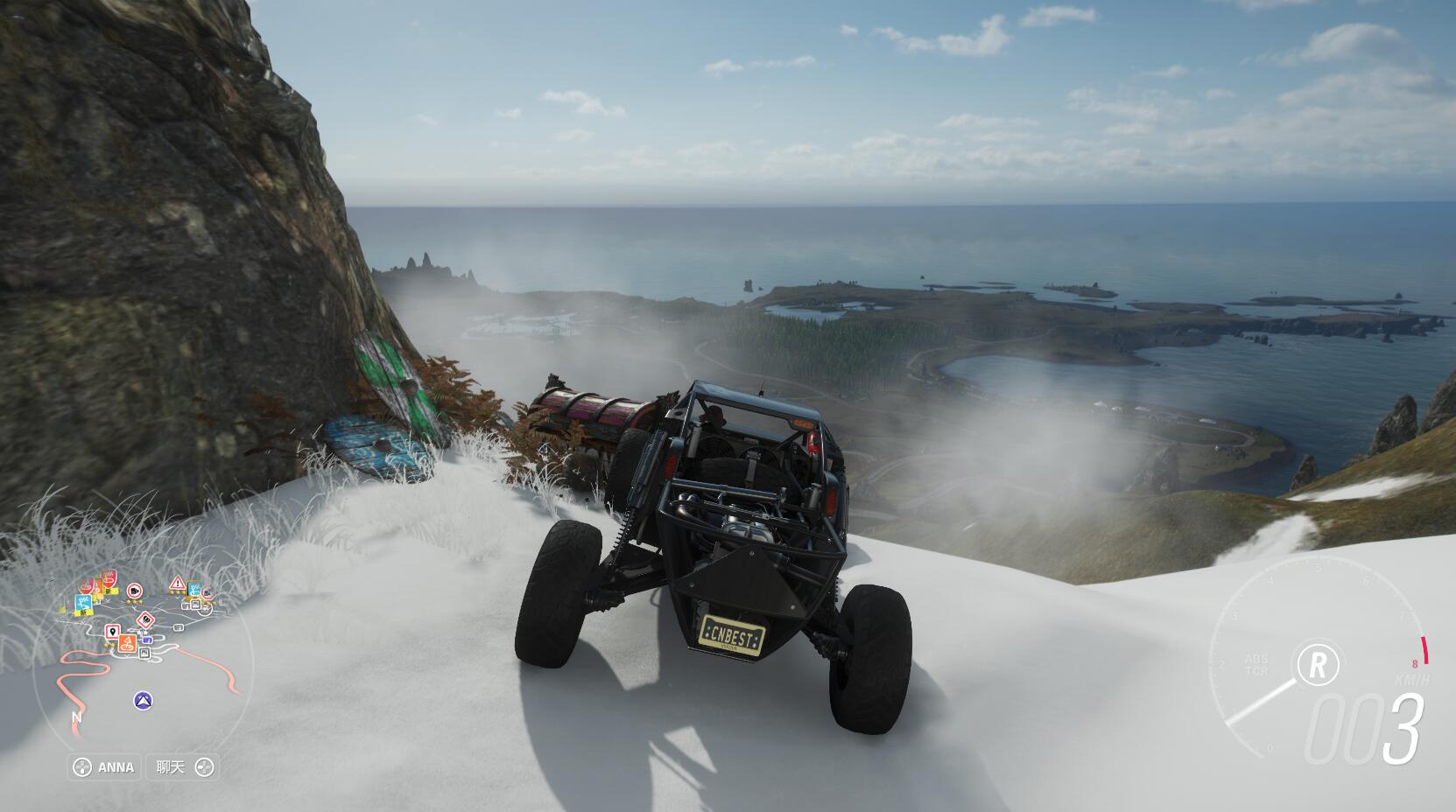Click the purple player arrow on minimap

[x=144, y=700]
